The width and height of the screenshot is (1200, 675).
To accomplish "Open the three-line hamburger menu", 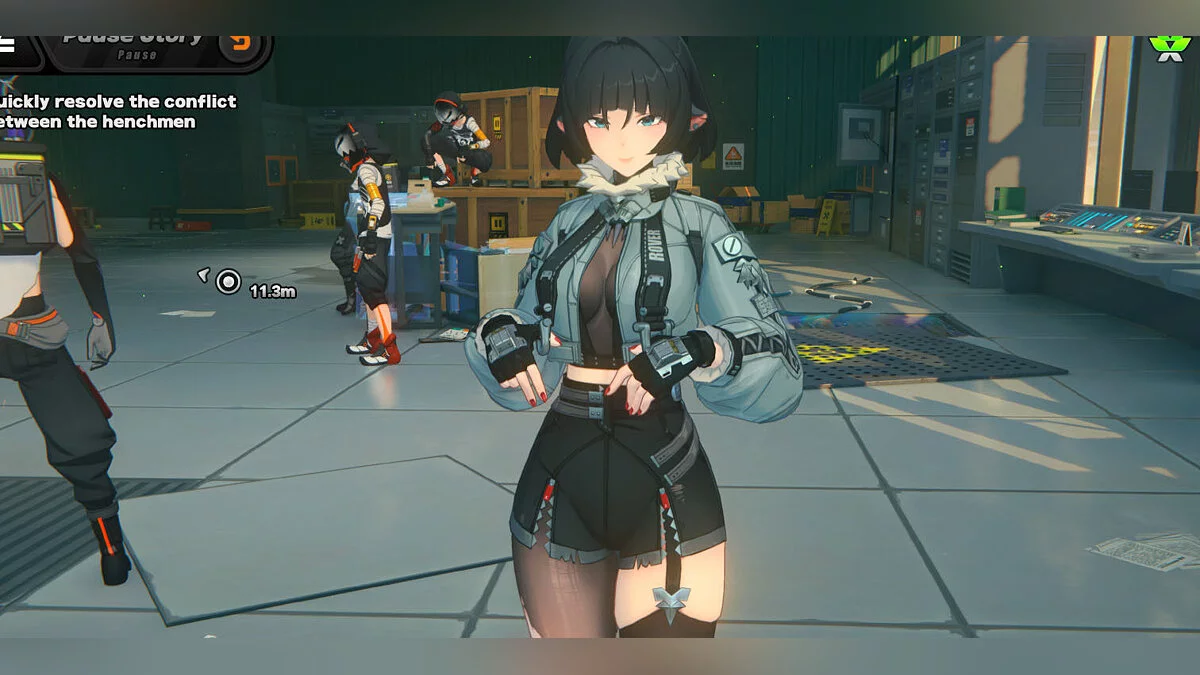I will [x=7, y=44].
